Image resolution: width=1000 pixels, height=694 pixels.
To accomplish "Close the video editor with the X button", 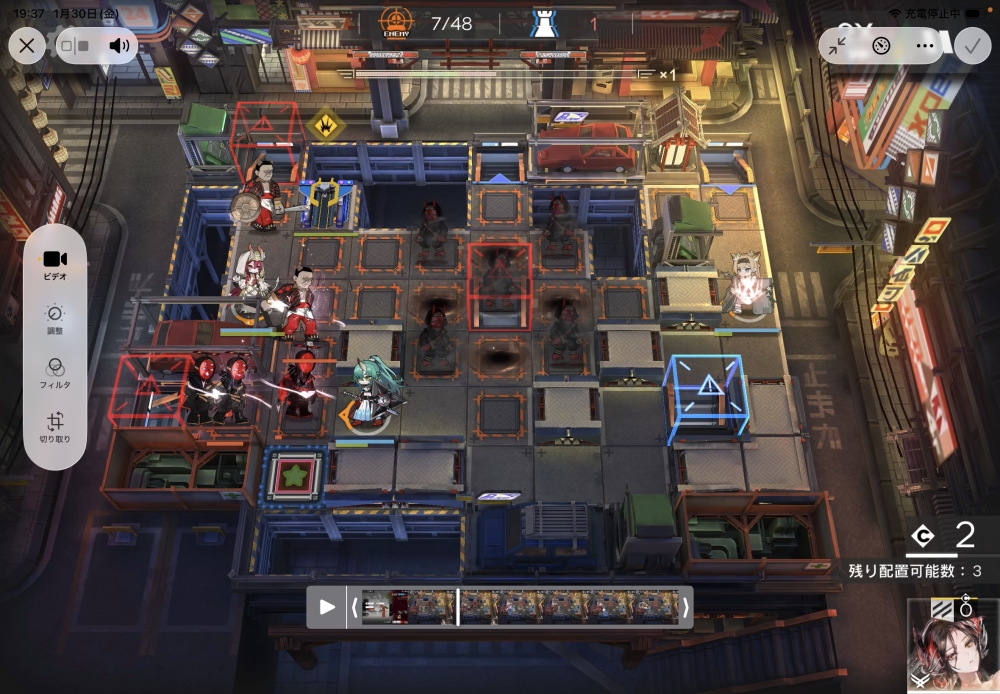I will click(27, 45).
